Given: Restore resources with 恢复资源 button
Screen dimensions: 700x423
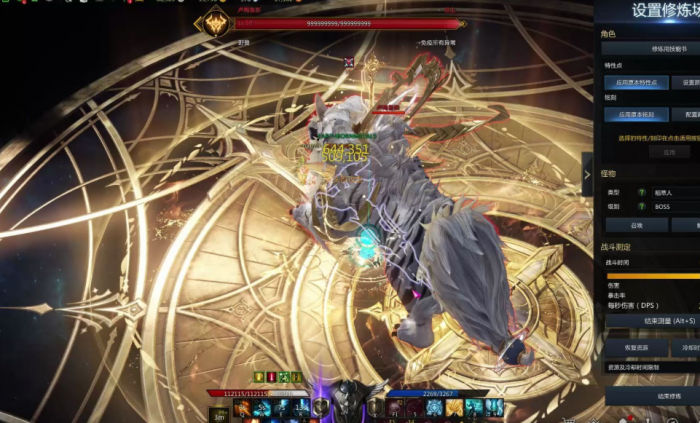Looking at the screenshot, I should (636, 347).
